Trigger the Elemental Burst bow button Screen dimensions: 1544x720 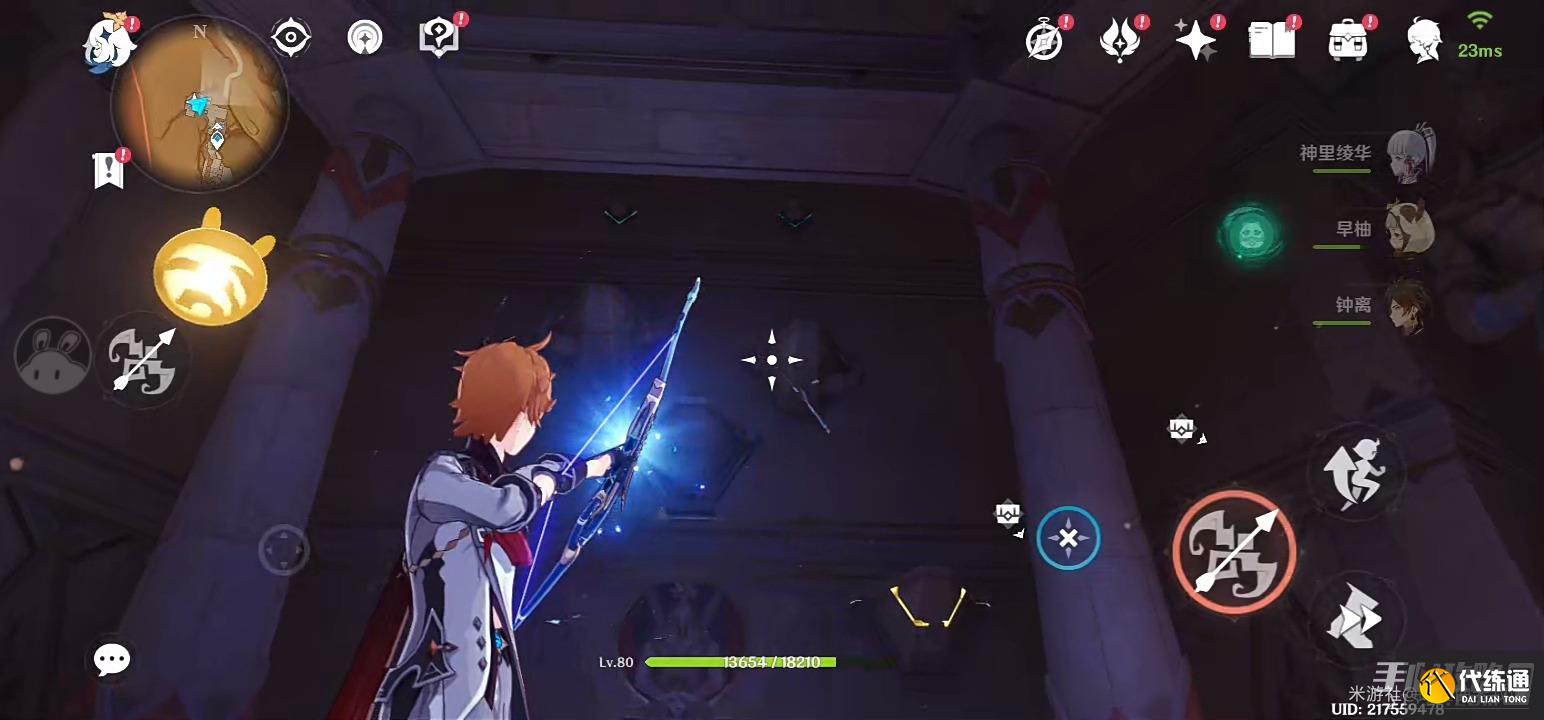coord(1236,551)
